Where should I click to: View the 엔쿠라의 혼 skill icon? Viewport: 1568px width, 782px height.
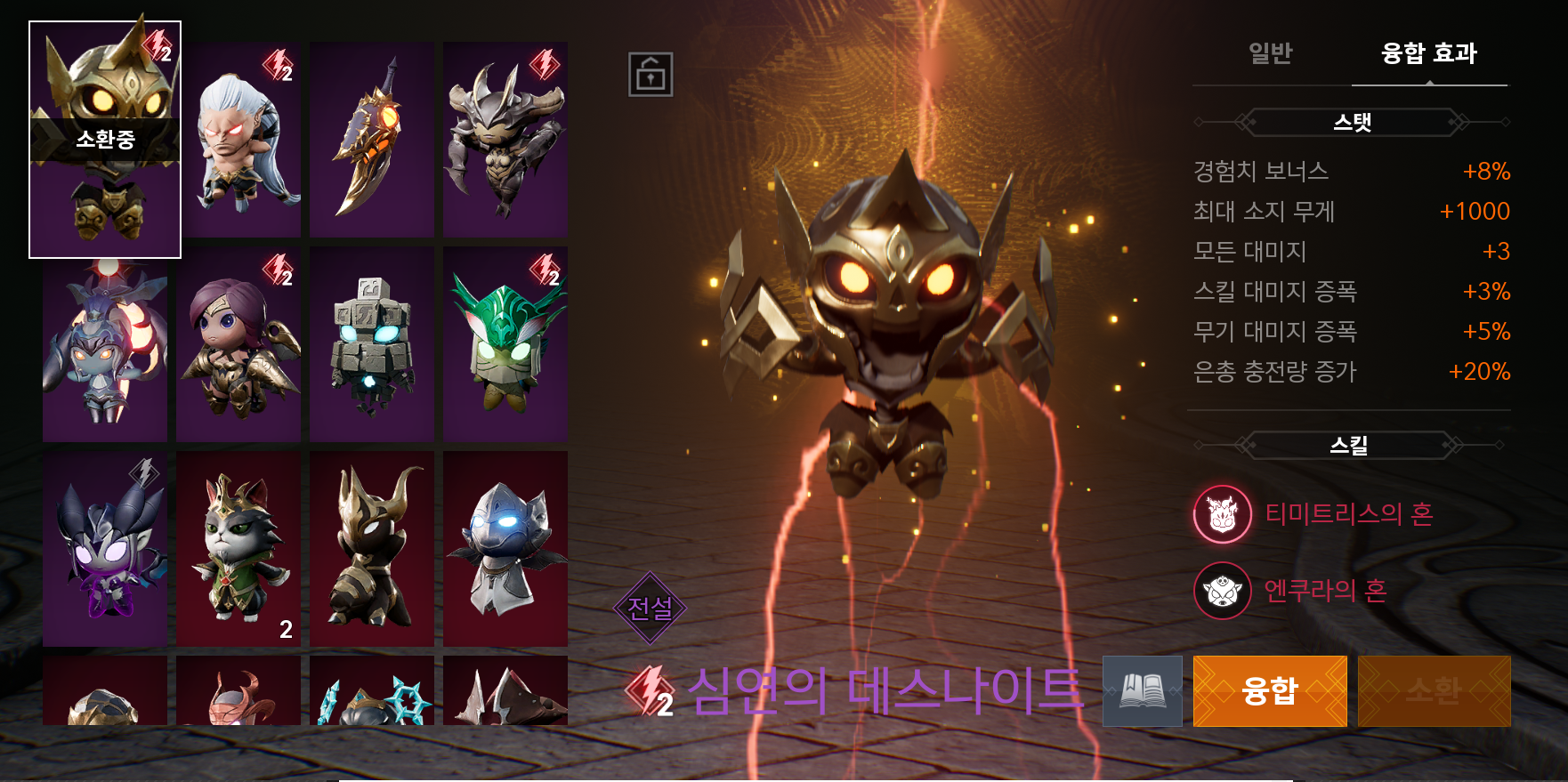[1223, 591]
